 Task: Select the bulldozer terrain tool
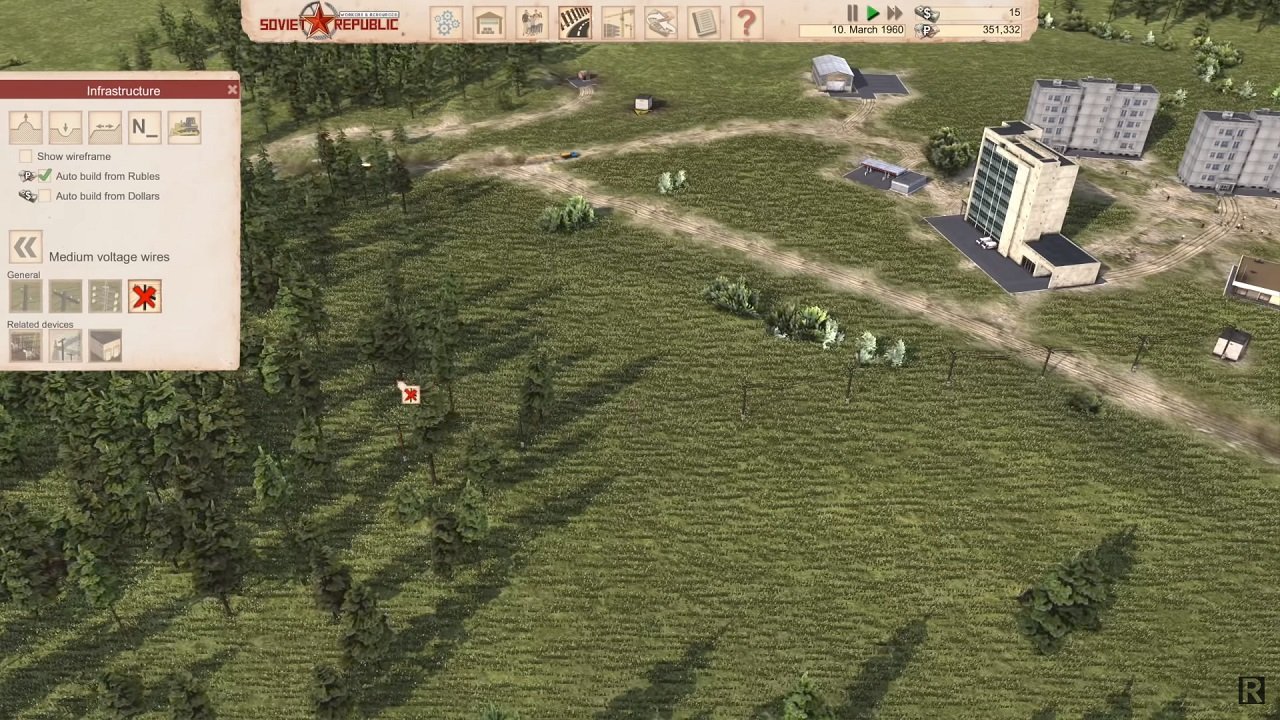[x=184, y=127]
